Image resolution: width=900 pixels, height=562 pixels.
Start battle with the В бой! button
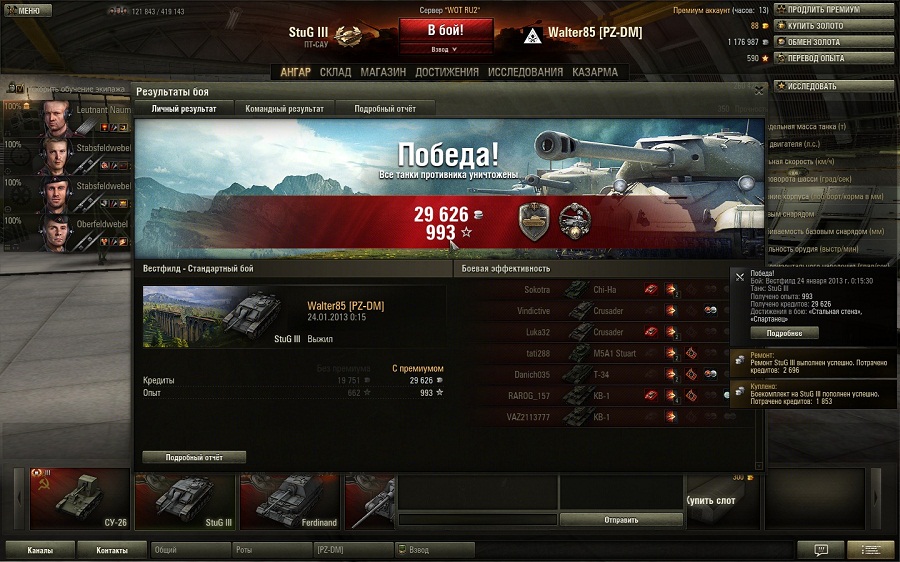[x=445, y=29]
